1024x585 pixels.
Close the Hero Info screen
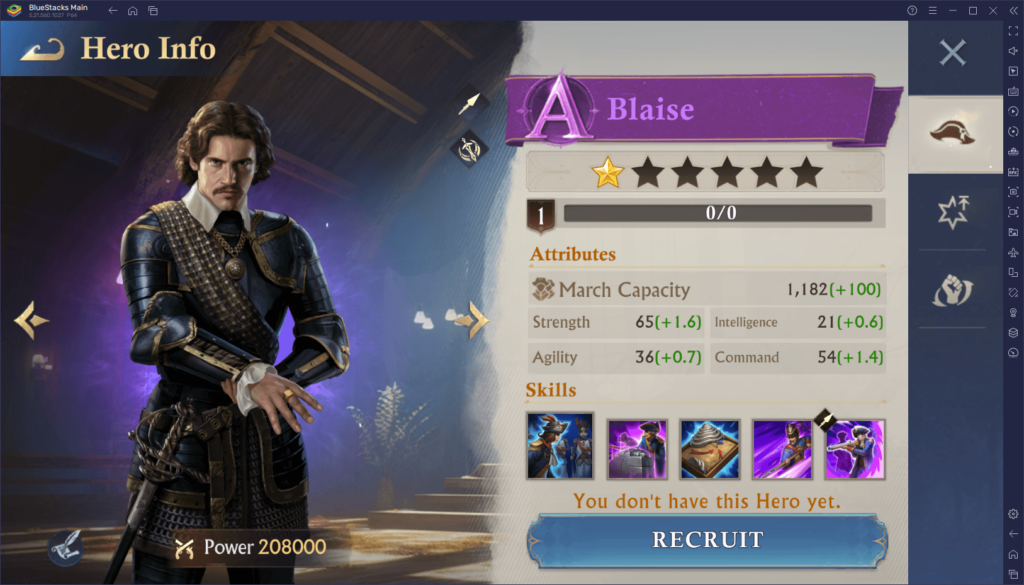953,52
